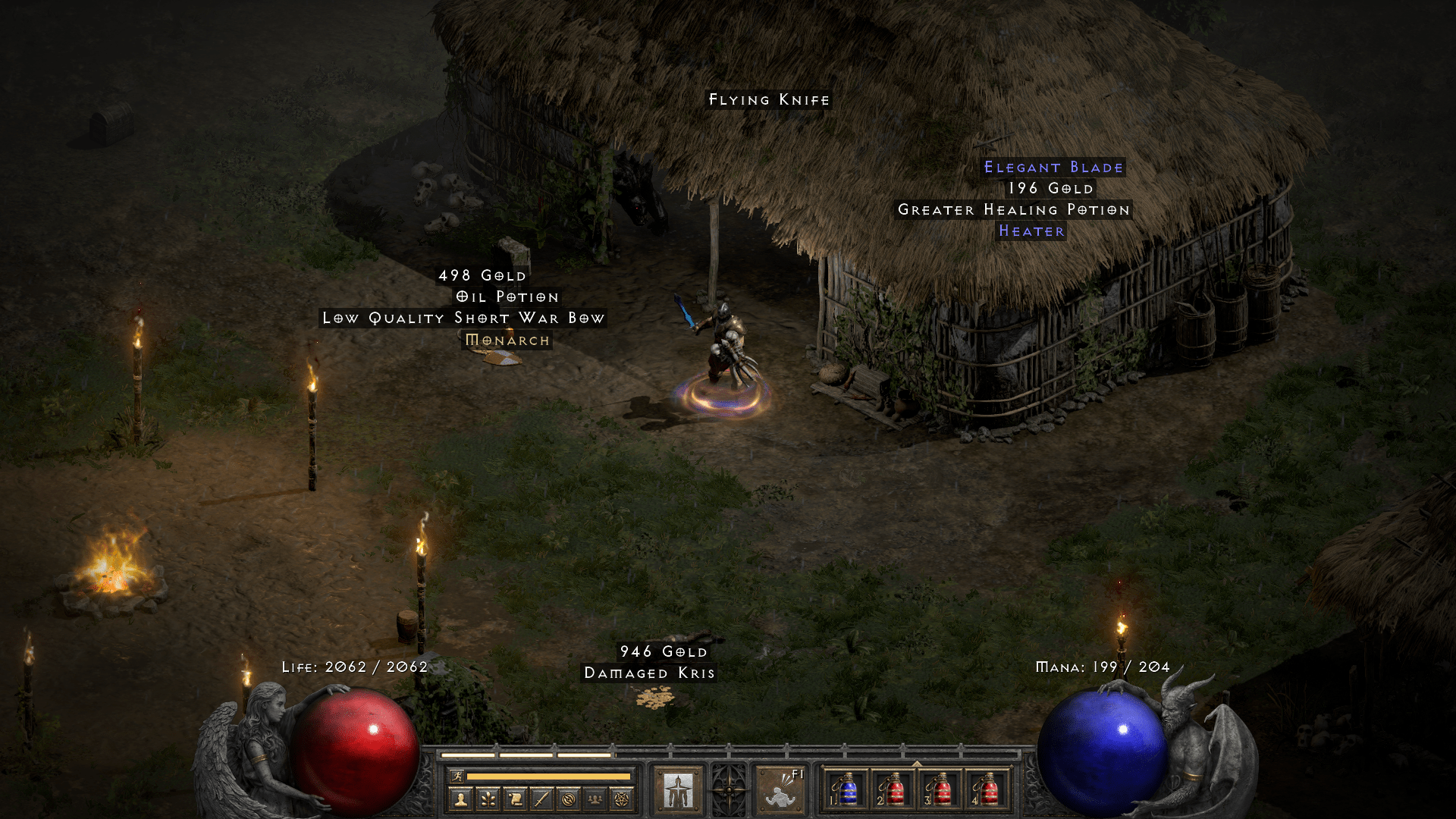
Task: Open the game menu pentagram icon
Action: pos(622,799)
